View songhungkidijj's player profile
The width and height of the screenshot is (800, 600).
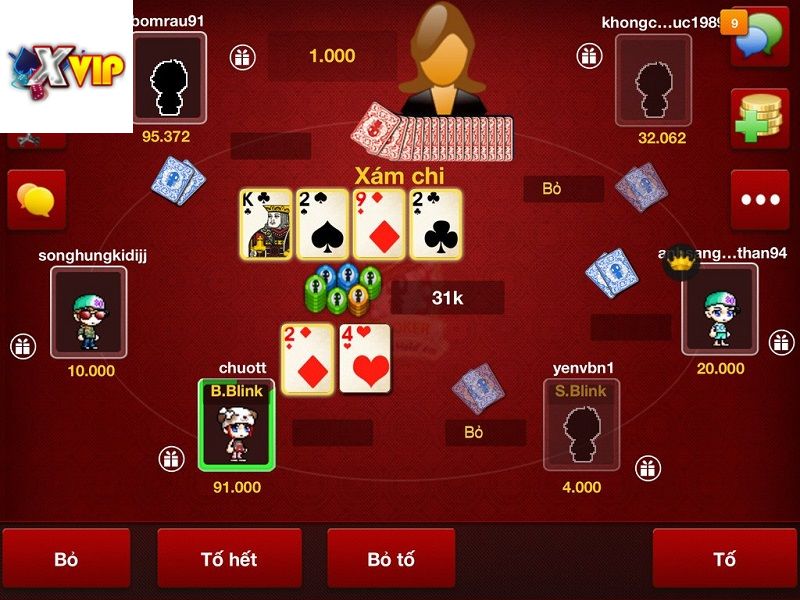coord(89,311)
